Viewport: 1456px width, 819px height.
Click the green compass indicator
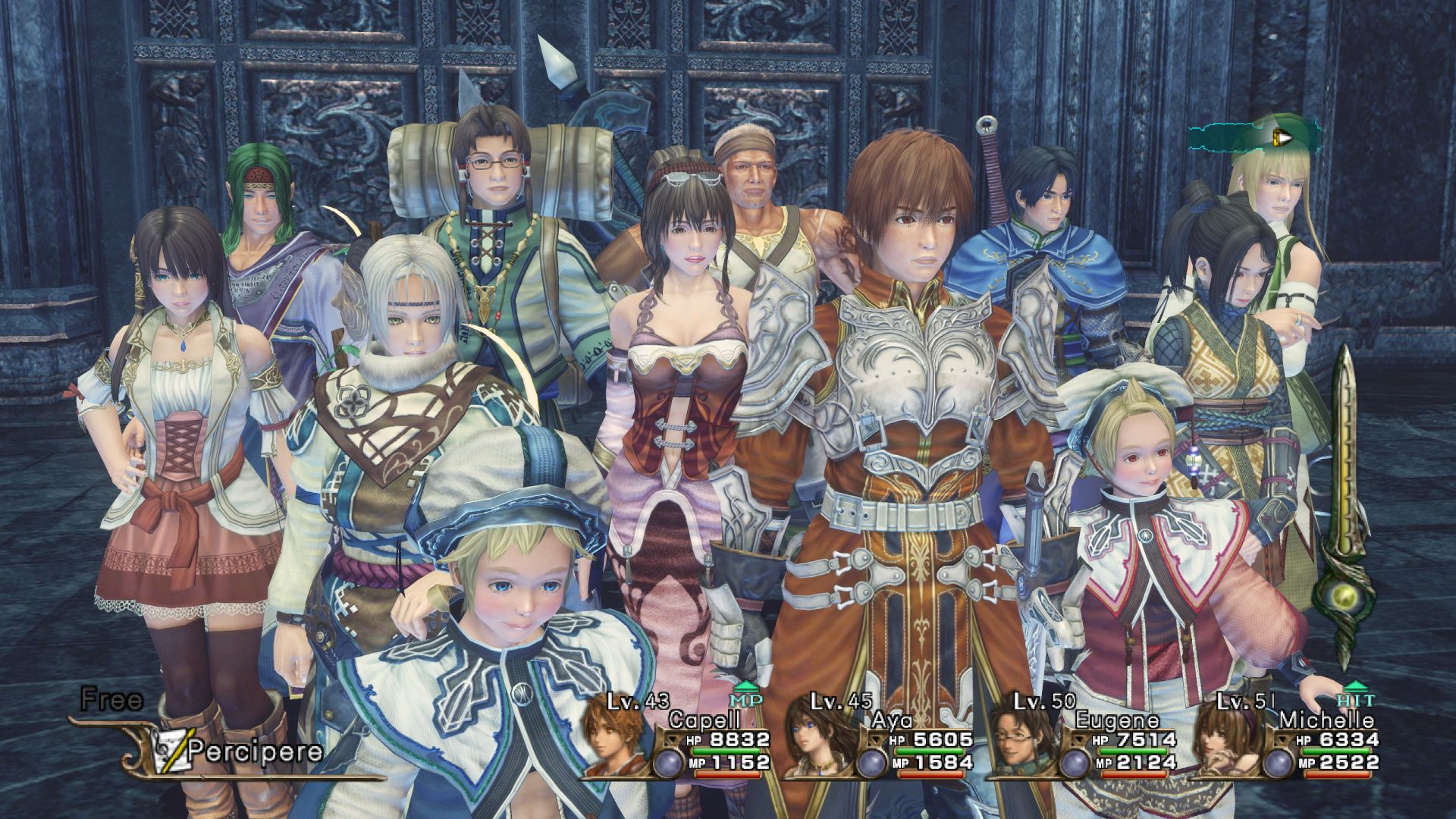click(x=1255, y=137)
